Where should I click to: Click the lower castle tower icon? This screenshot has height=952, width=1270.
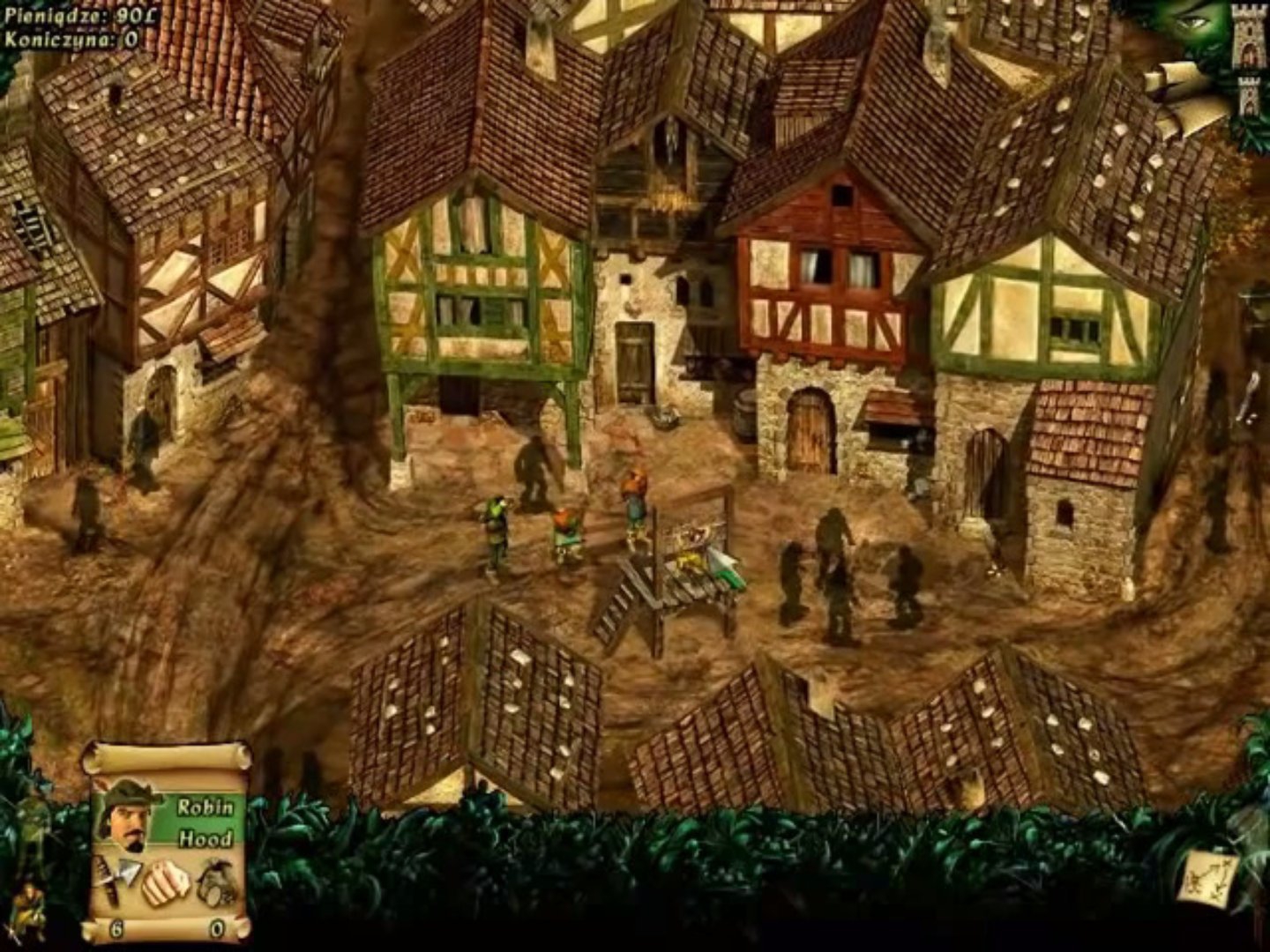1249,97
